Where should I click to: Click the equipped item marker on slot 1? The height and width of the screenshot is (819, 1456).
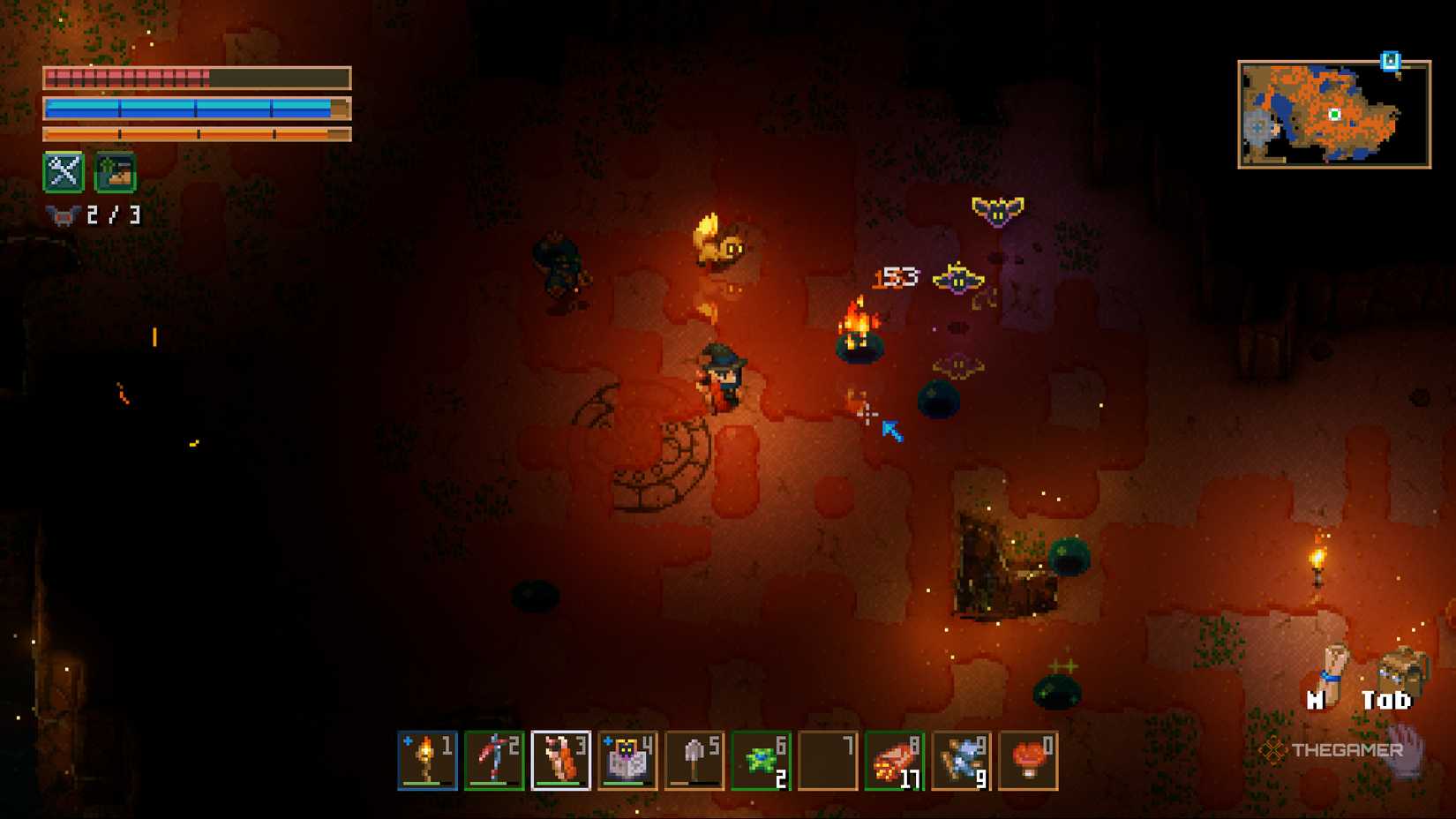[409, 742]
